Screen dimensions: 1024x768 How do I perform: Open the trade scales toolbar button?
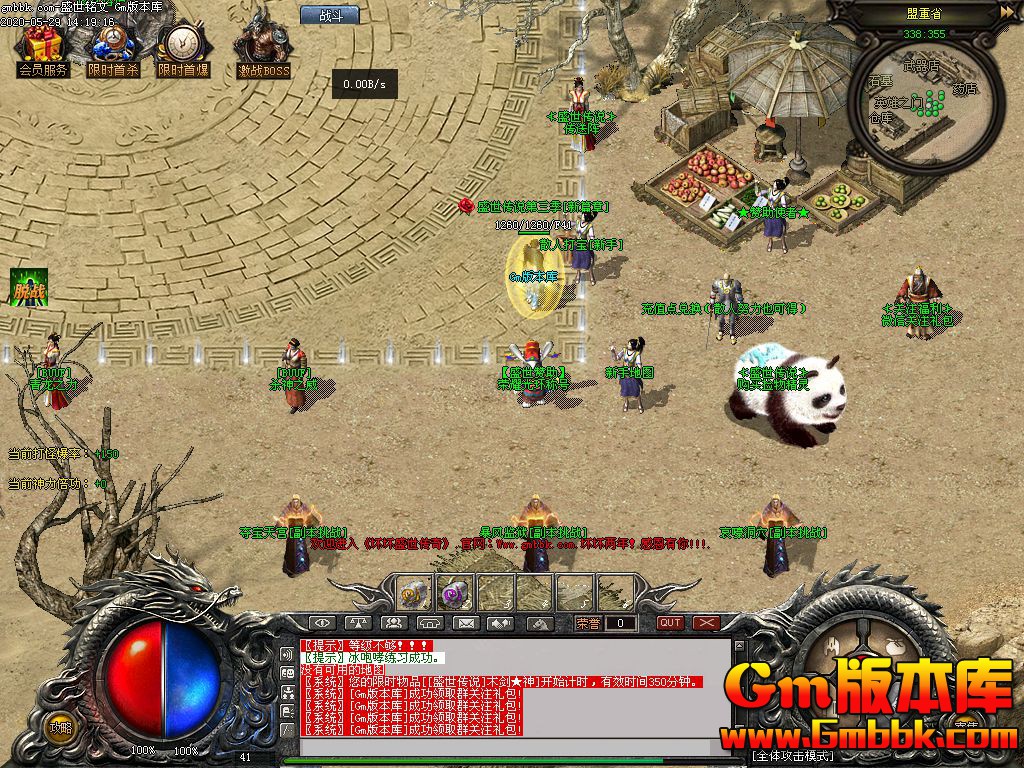357,623
